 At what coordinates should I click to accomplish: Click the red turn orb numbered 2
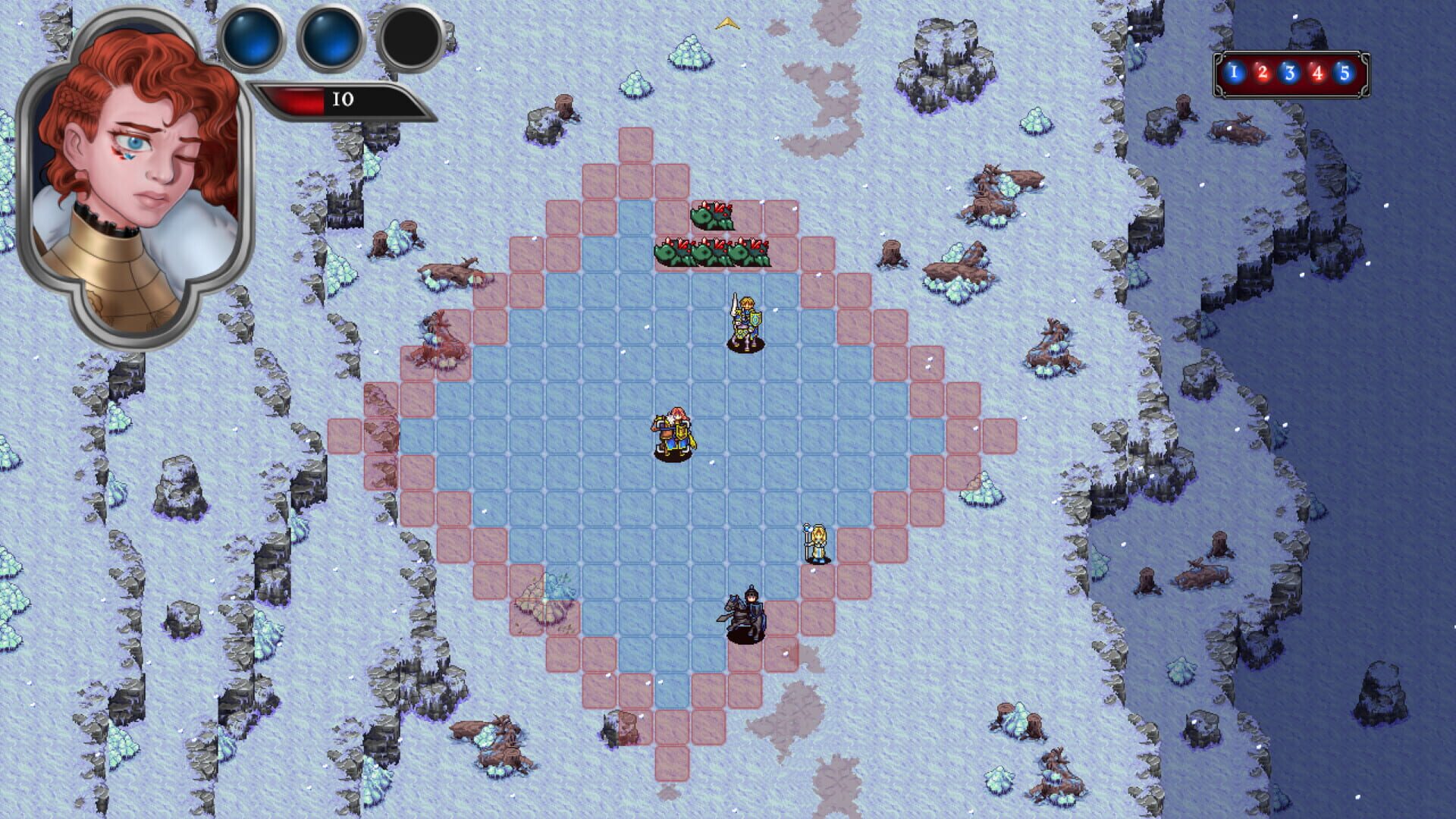[1262, 71]
